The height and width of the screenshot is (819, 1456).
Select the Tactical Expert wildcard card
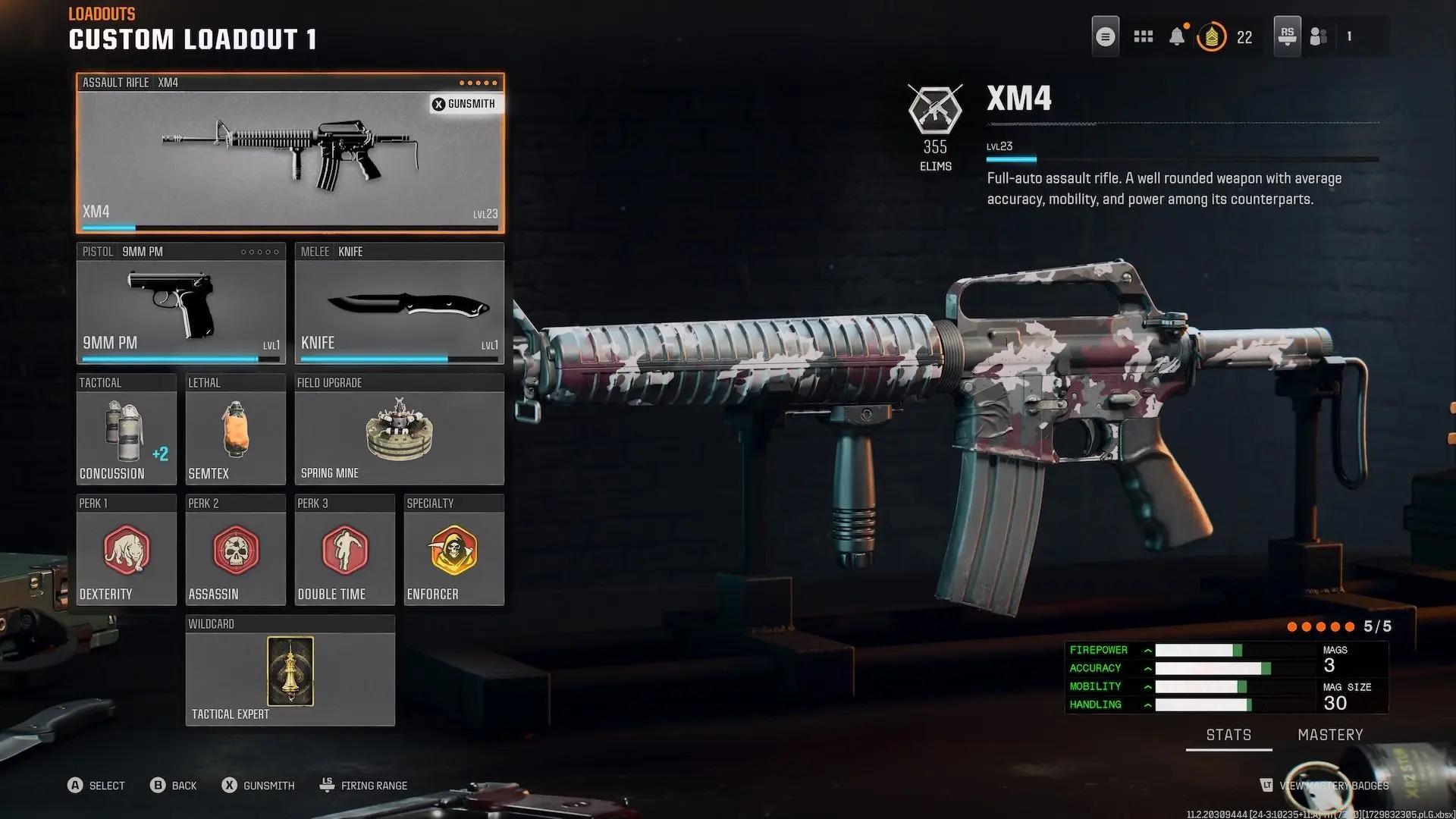click(290, 671)
